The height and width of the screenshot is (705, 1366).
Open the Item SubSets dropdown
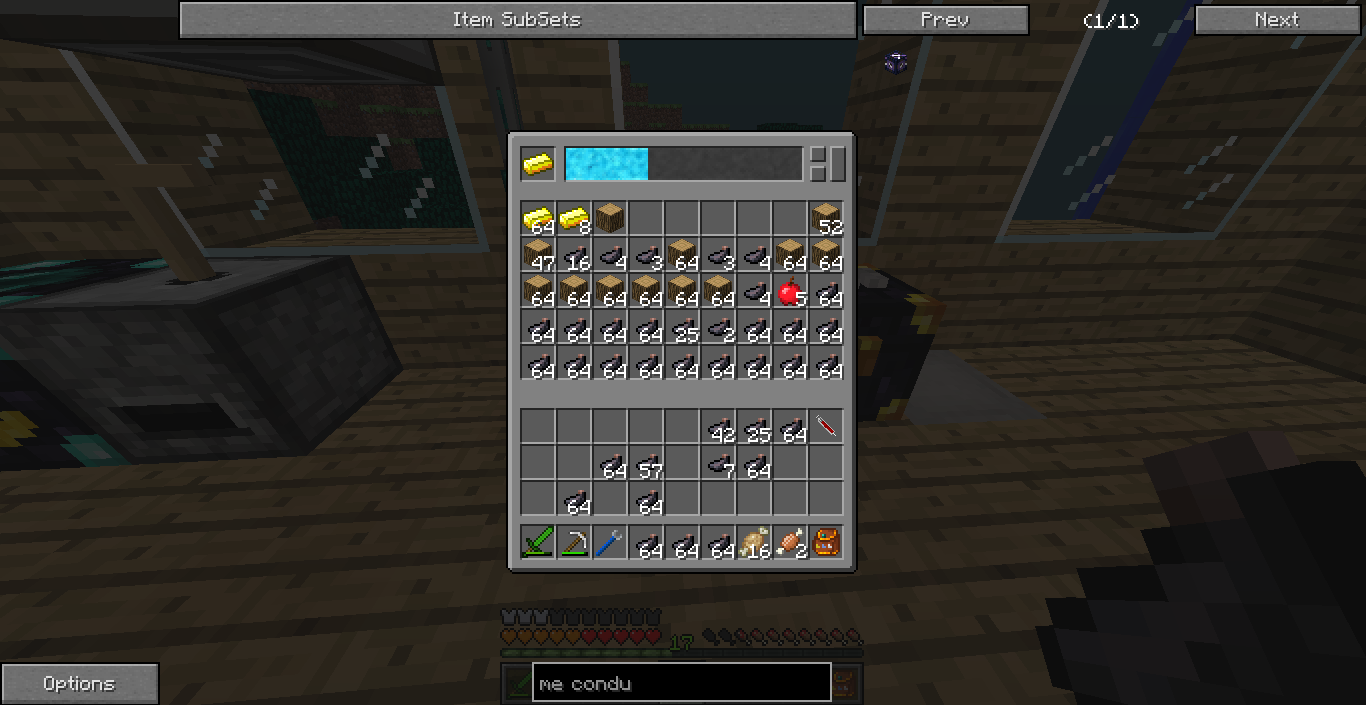[x=517, y=20]
